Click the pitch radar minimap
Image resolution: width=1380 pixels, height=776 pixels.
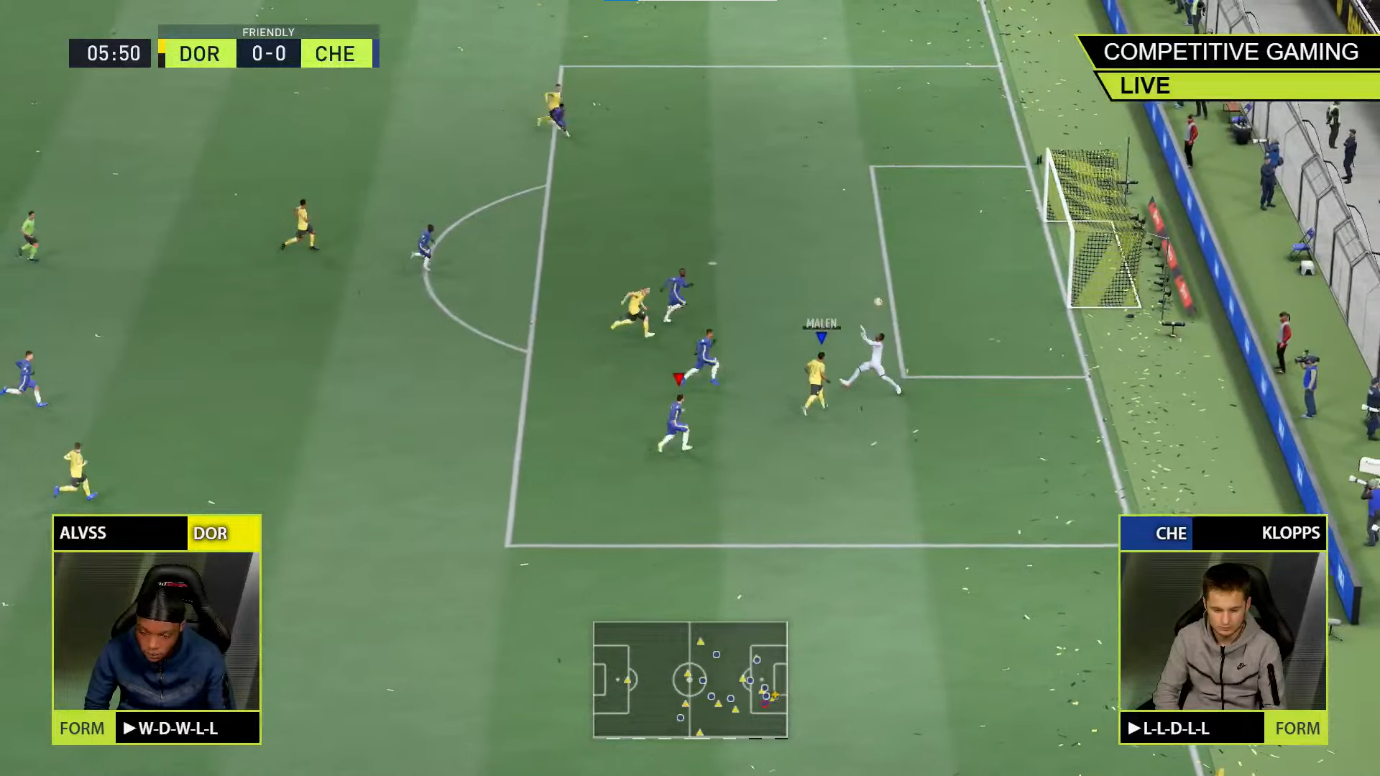[x=690, y=680]
